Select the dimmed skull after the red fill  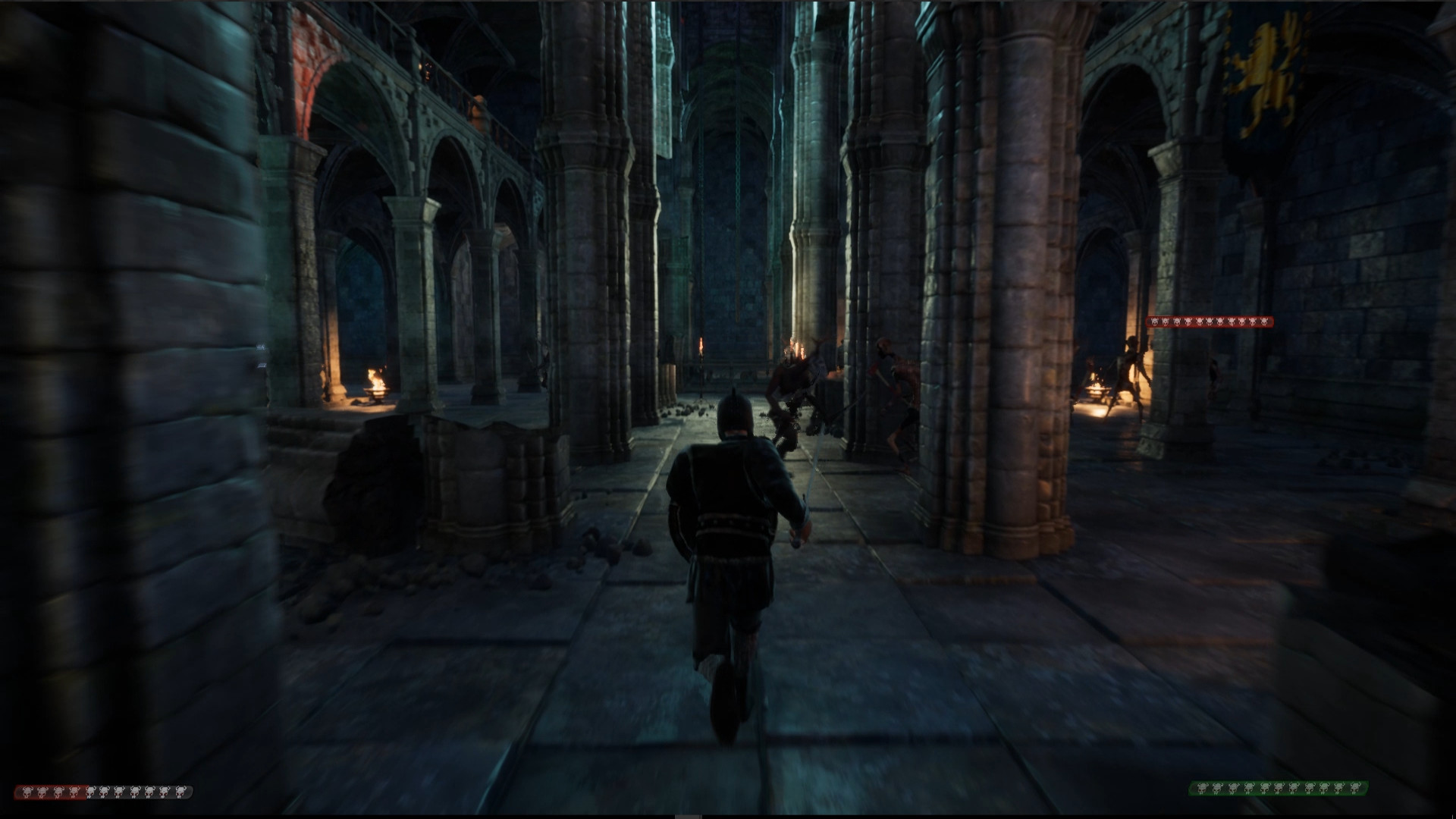(91, 792)
